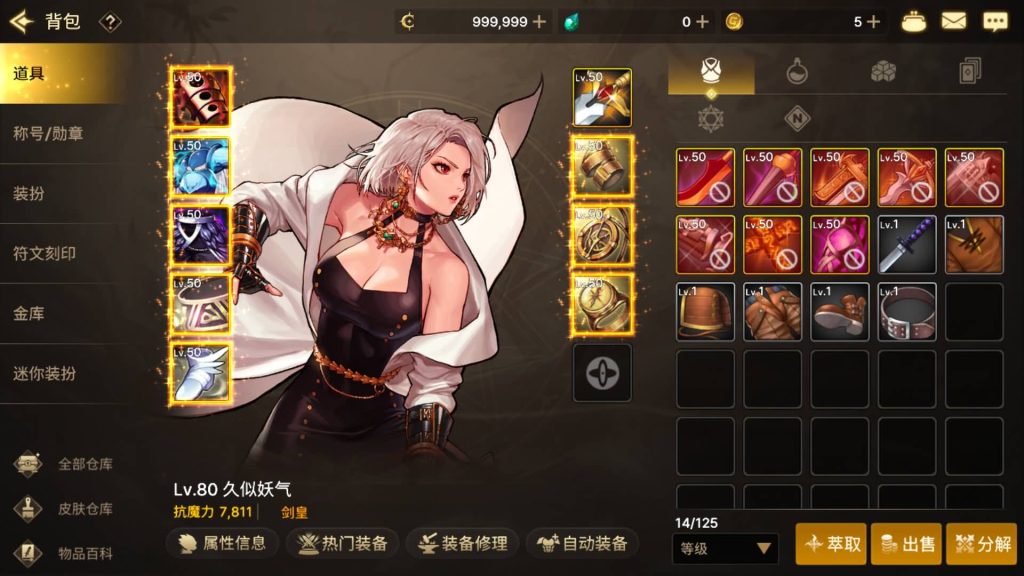This screenshot has width=1024, height=576.
Task: Activate 自动装备 auto equip
Action: (582, 543)
